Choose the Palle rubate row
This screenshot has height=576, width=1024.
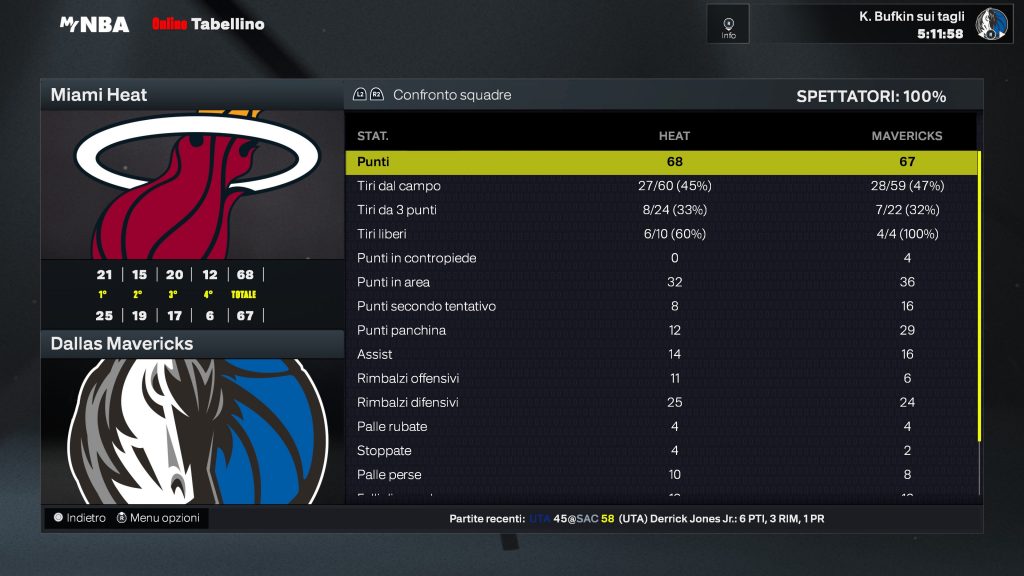tap(660, 426)
